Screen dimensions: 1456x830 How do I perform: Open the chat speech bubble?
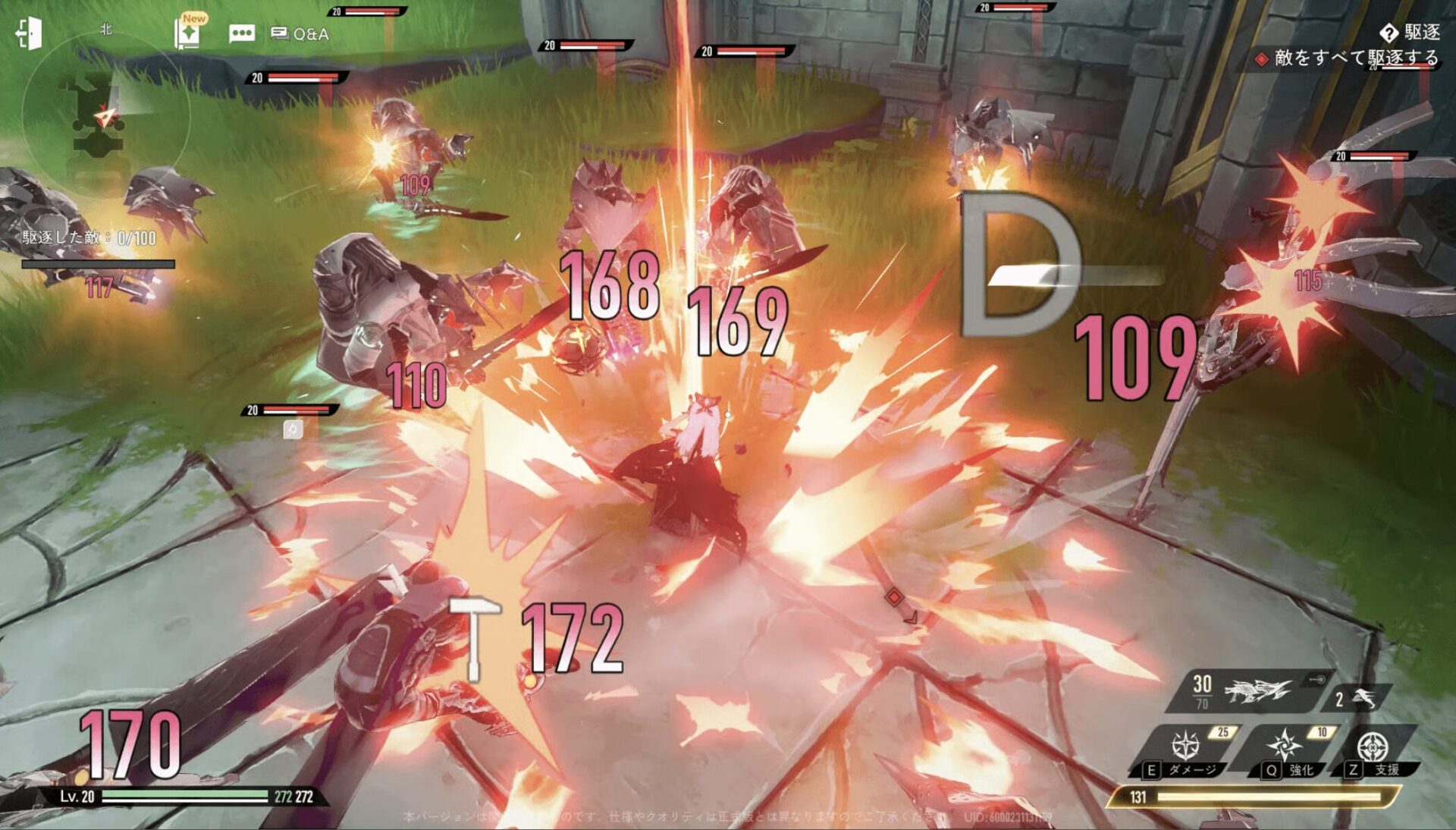click(x=241, y=33)
